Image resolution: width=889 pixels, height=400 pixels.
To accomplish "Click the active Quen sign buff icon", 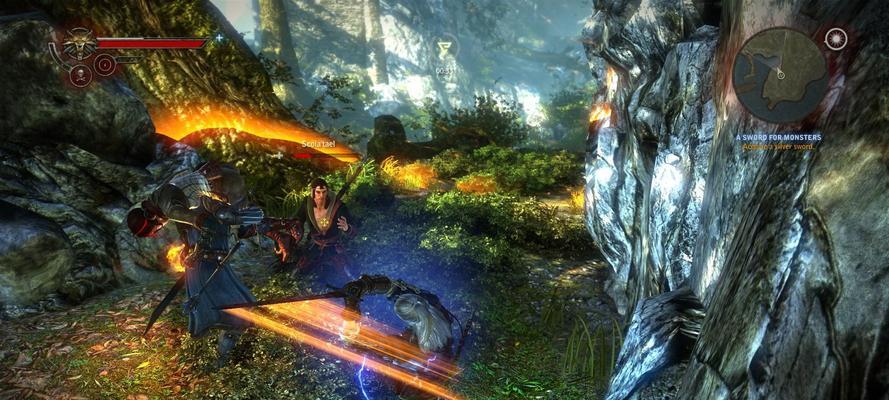I will pyautogui.click(x=446, y=48).
